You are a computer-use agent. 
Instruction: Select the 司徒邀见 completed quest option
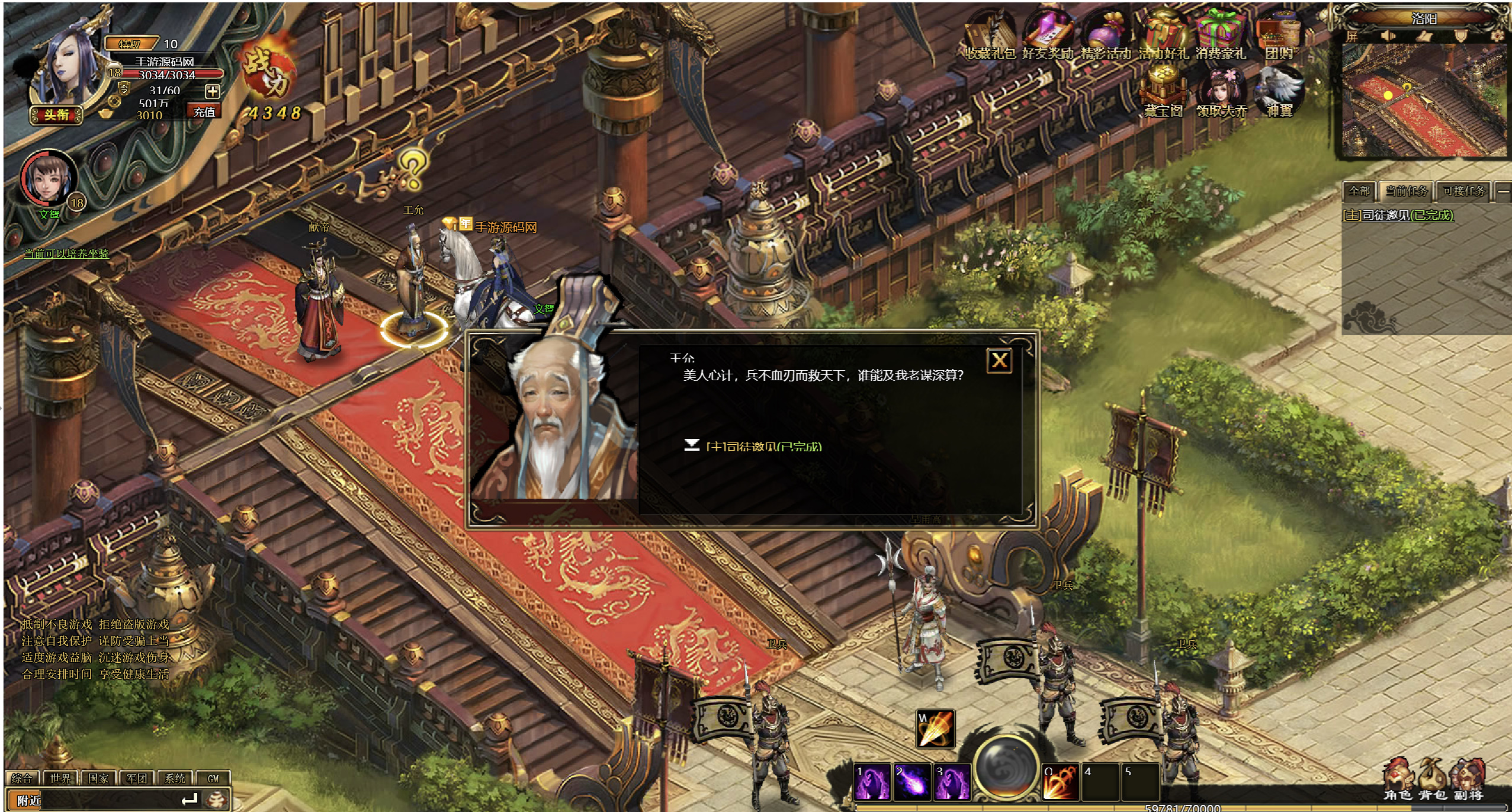[763, 446]
